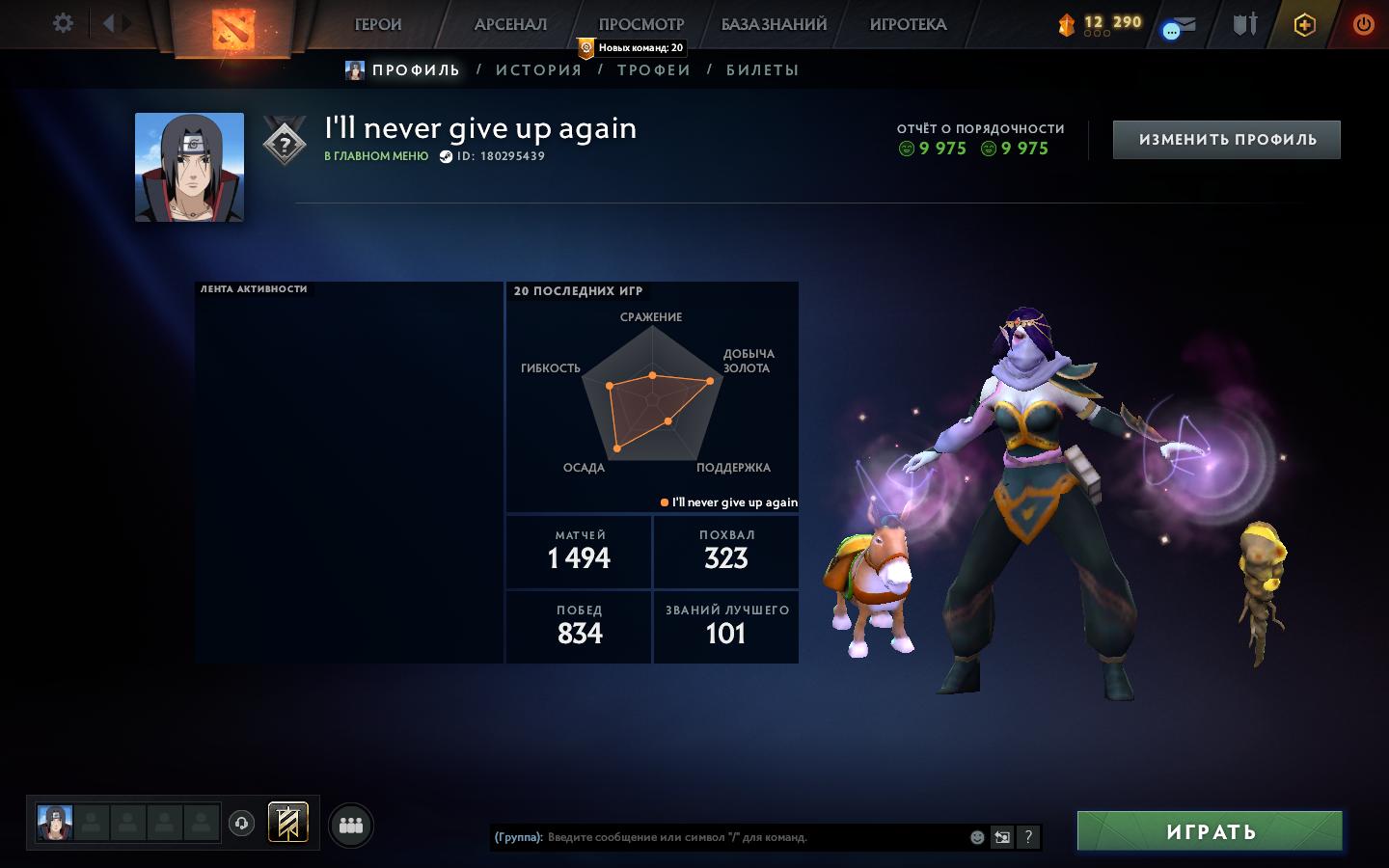The image size is (1389, 868).
Task: Click the Itachi profile avatar picture
Action: coord(189,167)
